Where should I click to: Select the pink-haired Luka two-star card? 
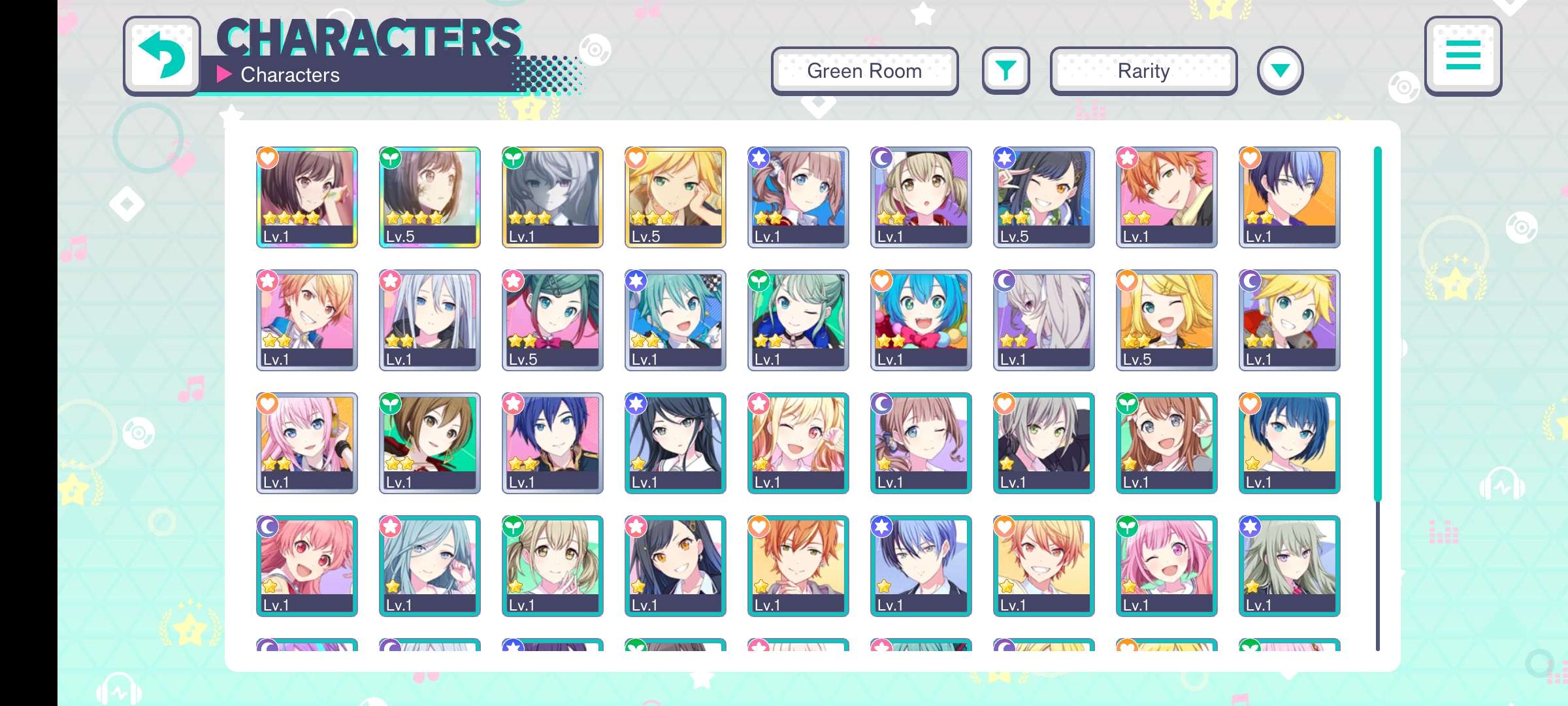[x=306, y=443]
